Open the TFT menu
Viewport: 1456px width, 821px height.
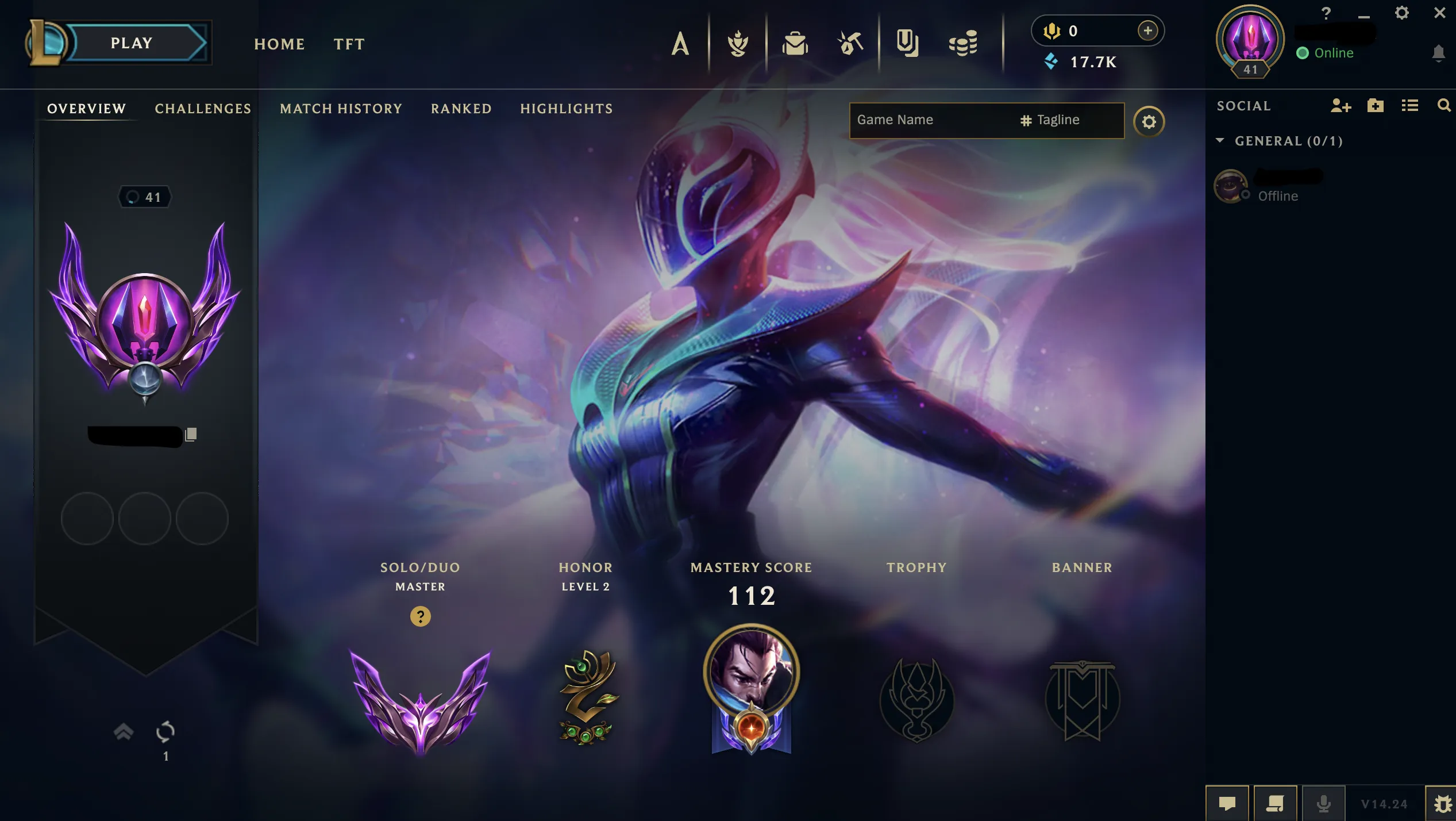pyautogui.click(x=349, y=44)
